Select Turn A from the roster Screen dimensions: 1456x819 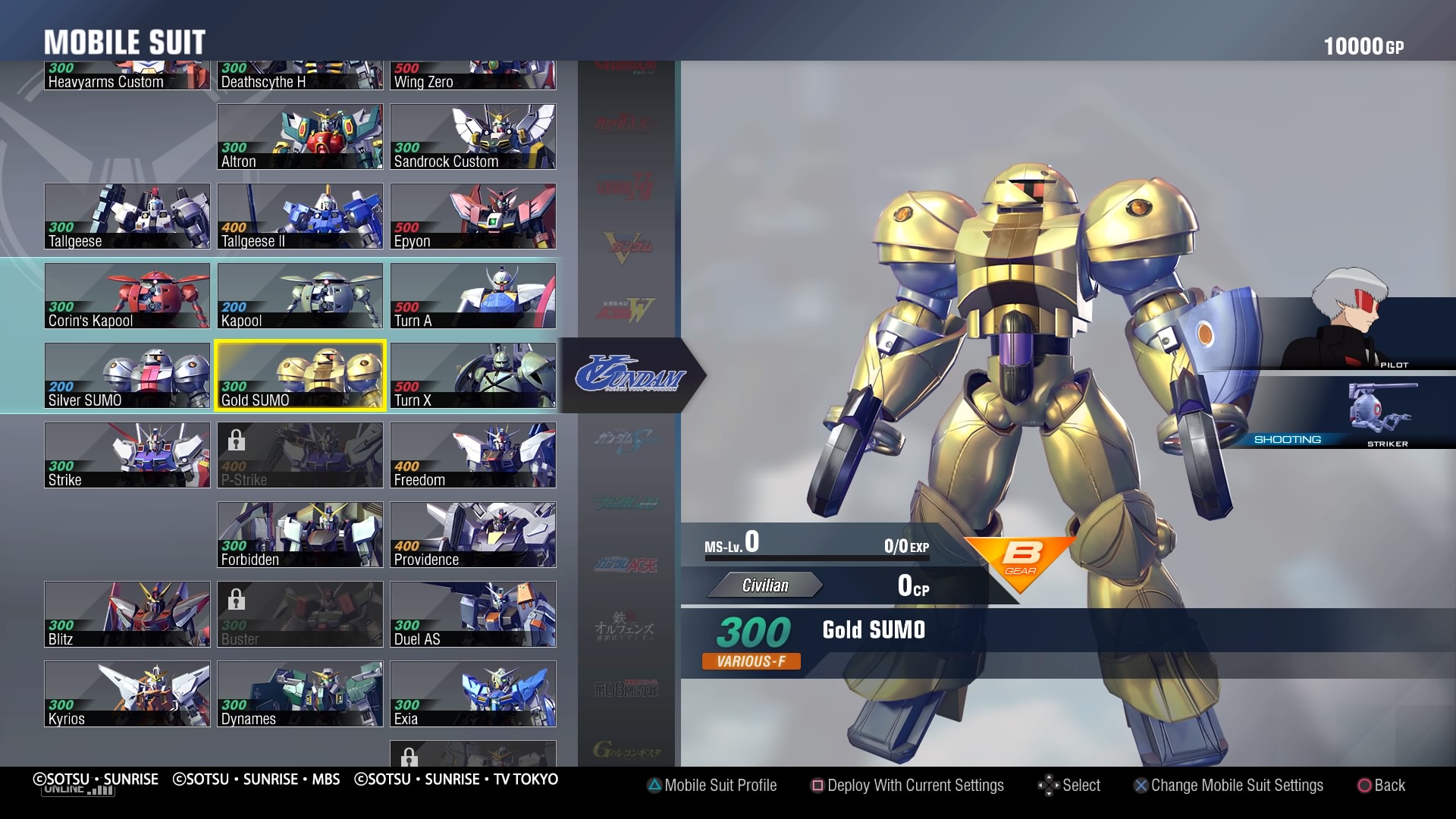tap(473, 296)
